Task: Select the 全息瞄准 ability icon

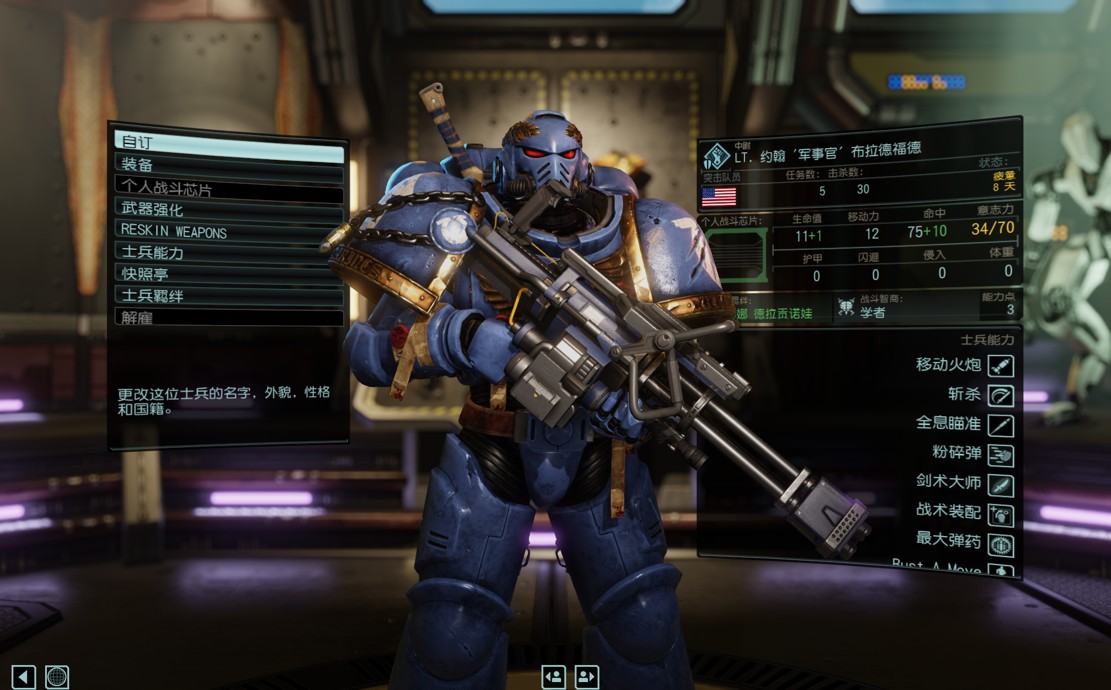Action: [x=1000, y=426]
